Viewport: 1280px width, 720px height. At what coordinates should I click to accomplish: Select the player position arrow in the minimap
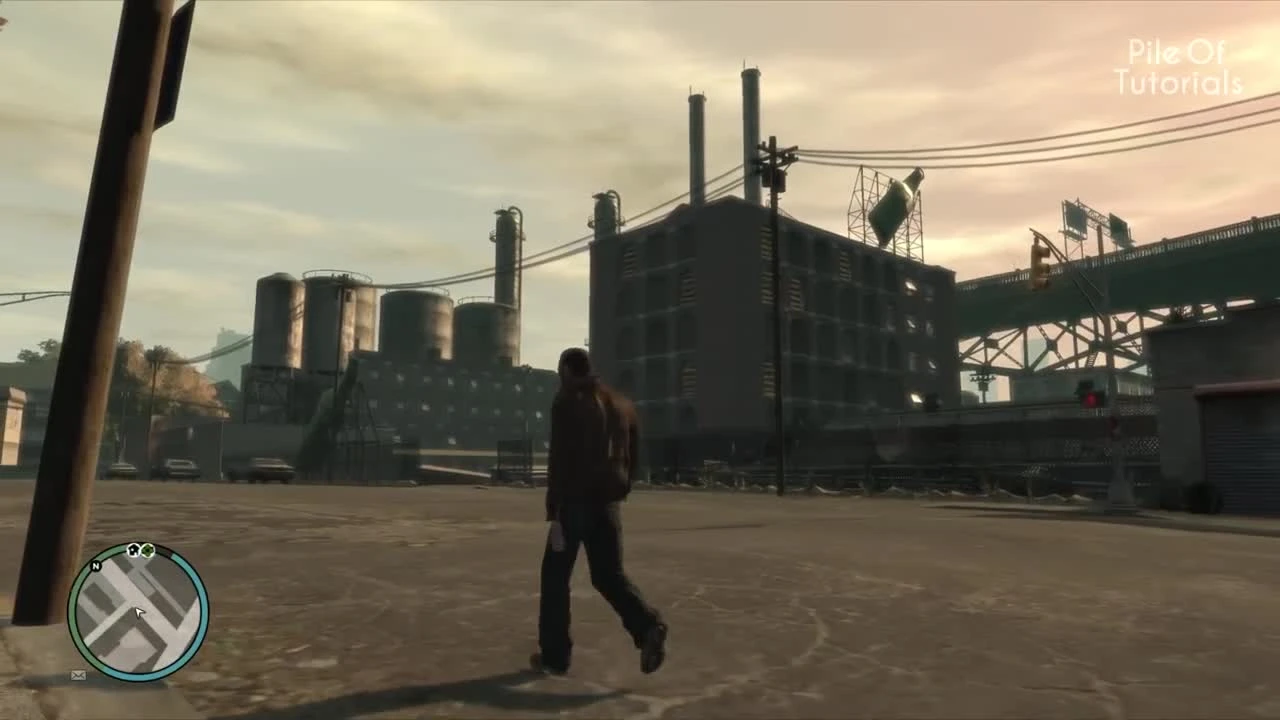138,612
